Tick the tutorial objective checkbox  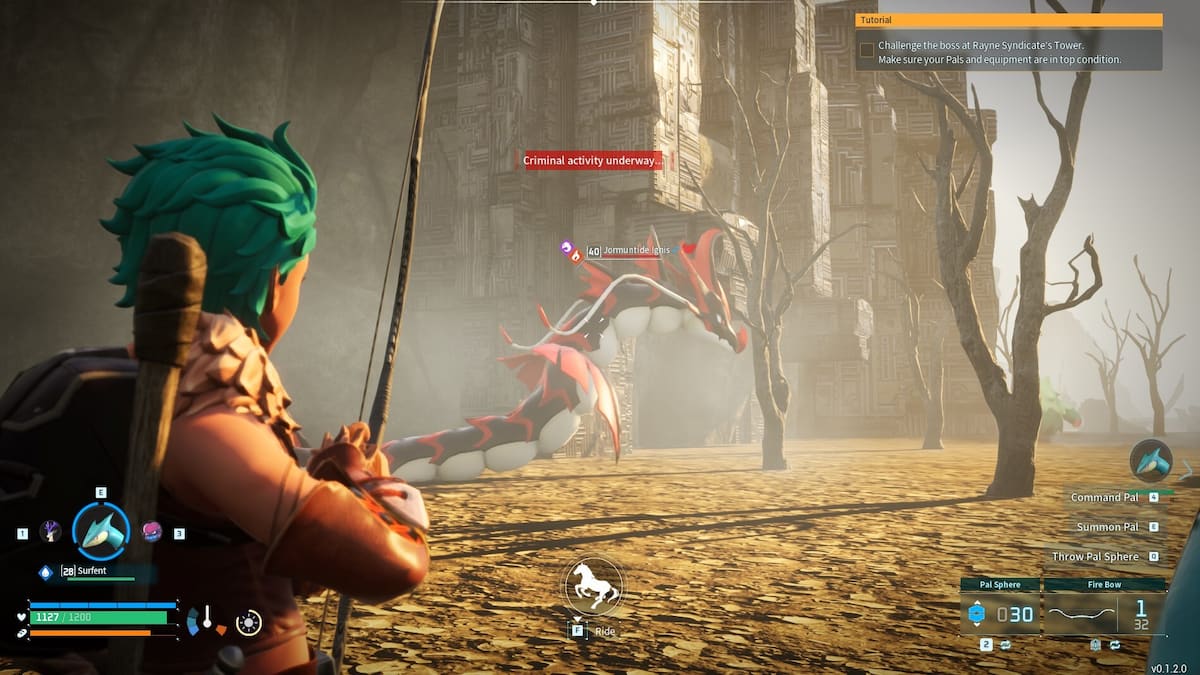[866, 48]
